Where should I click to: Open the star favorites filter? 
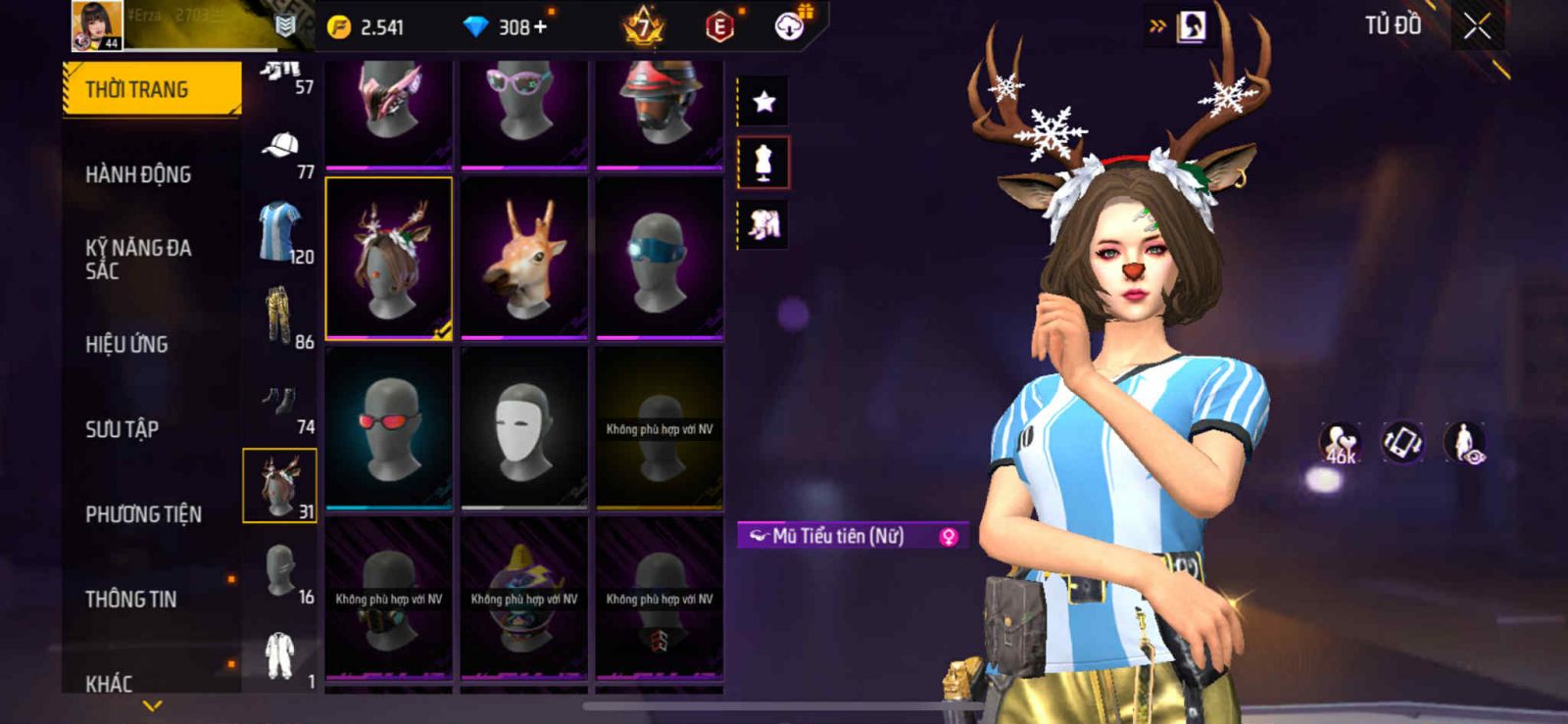763,101
